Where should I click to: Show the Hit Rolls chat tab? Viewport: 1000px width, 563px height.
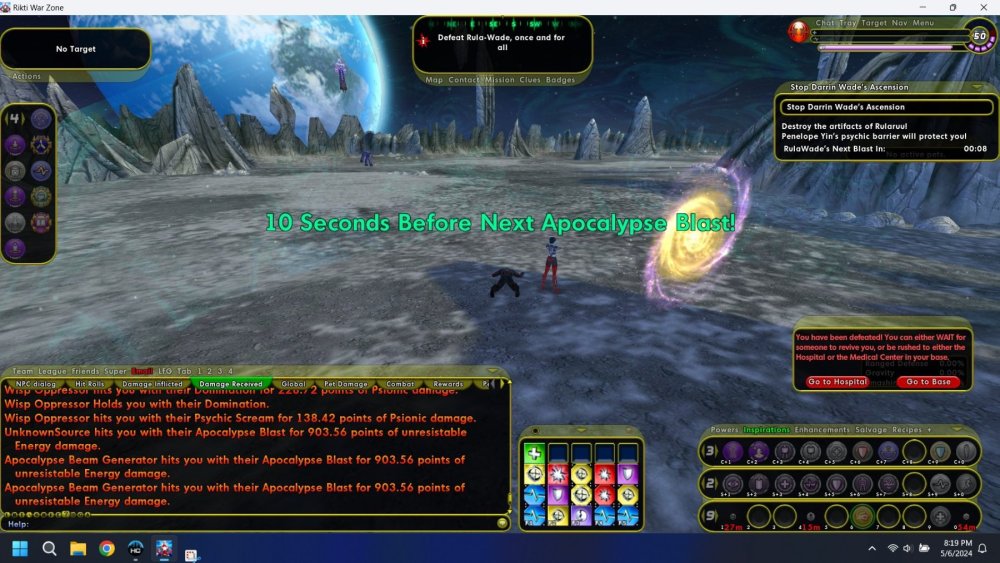[93, 383]
